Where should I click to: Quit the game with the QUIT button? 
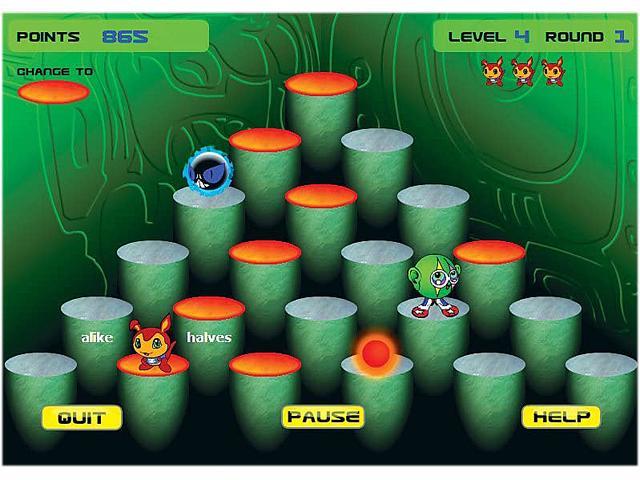pyautogui.click(x=81, y=417)
